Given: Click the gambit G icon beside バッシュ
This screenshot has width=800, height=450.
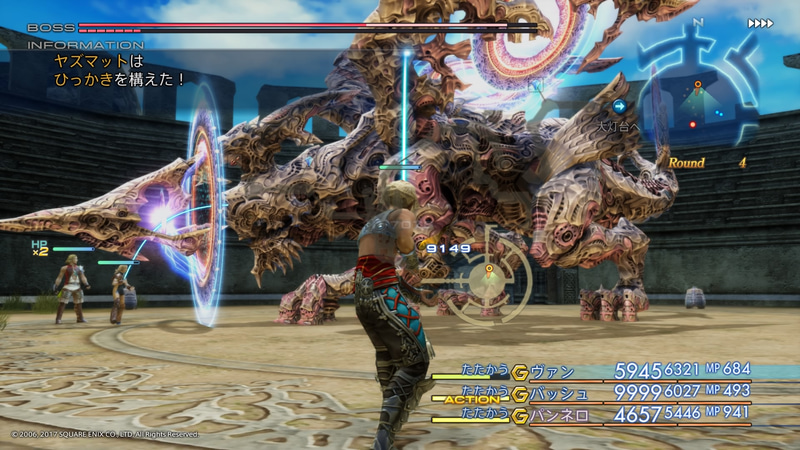Looking at the screenshot, I should [519, 393].
